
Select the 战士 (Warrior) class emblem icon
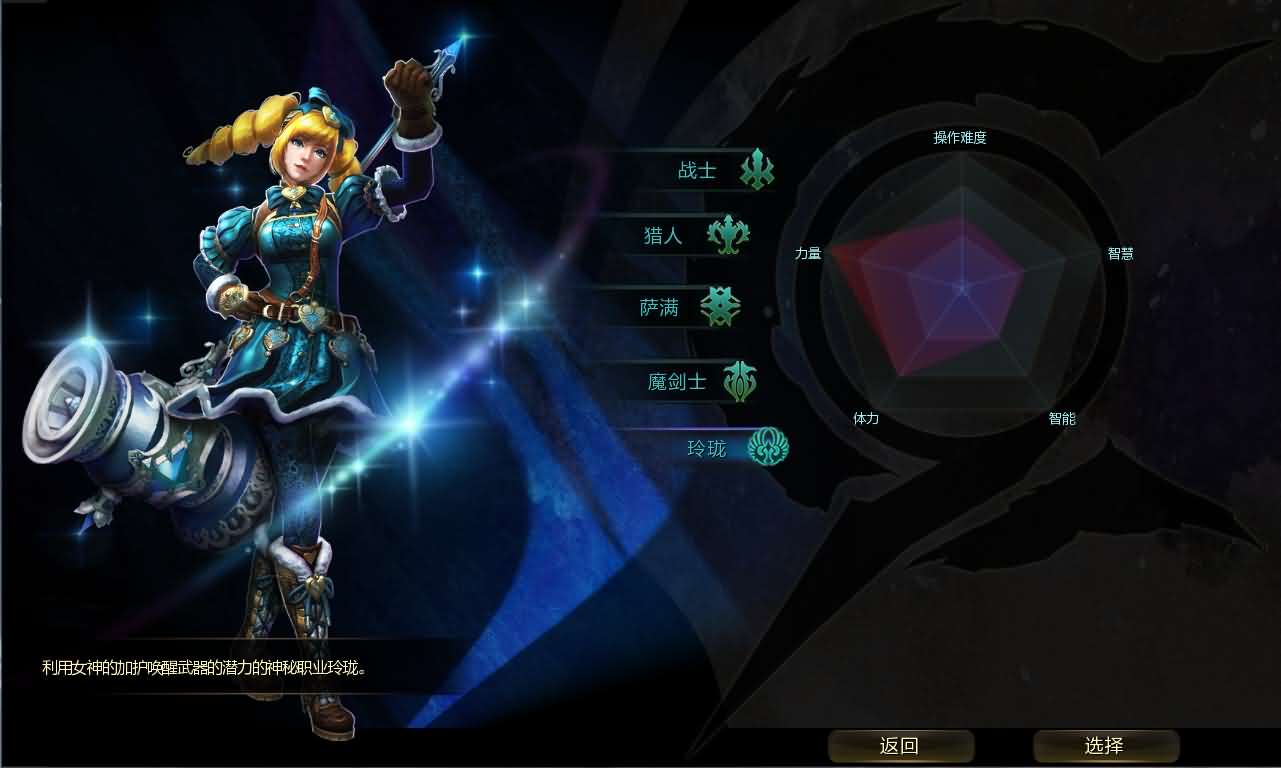755,170
